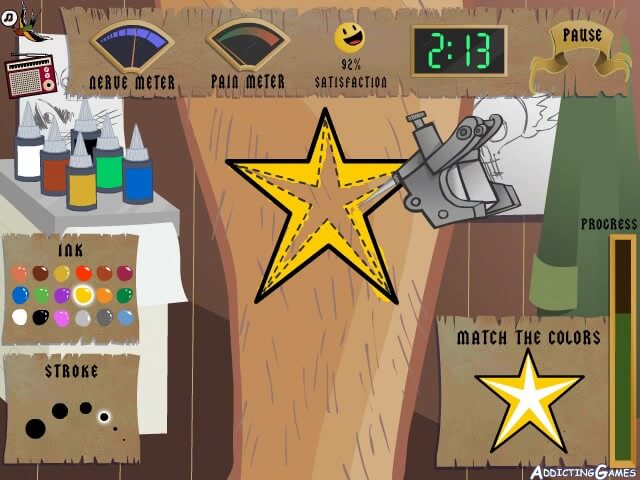Image resolution: width=640 pixels, height=480 pixels.
Task: Pick the light green ink swatch
Action: coord(41,295)
